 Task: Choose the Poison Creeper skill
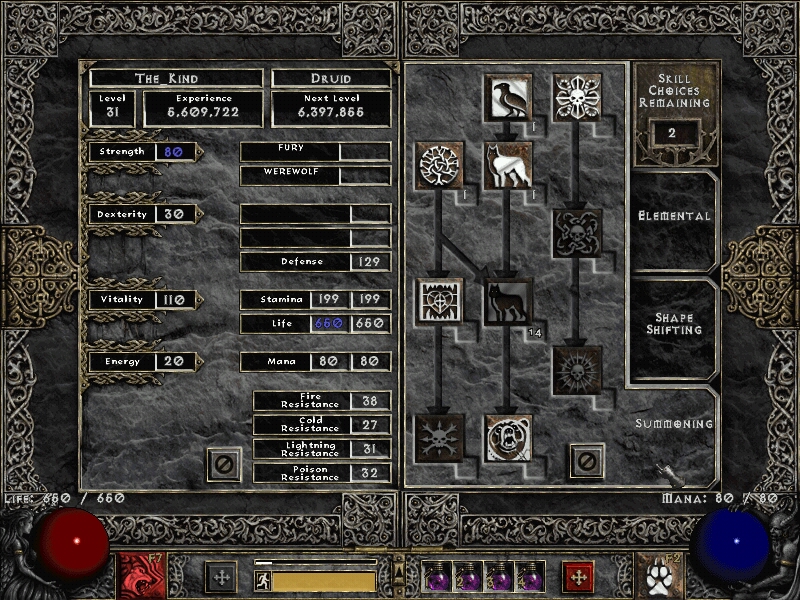tap(577, 95)
